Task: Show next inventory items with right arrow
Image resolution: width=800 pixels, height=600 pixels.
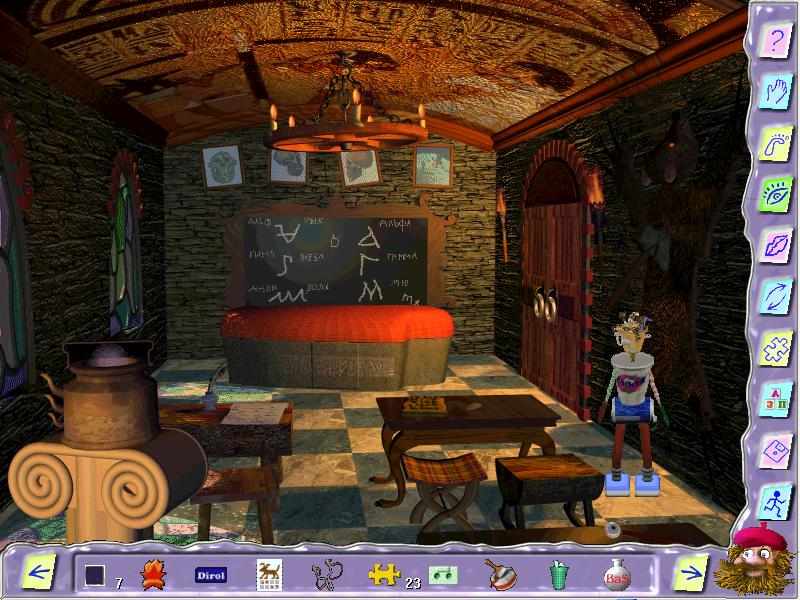Action: [689, 574]
